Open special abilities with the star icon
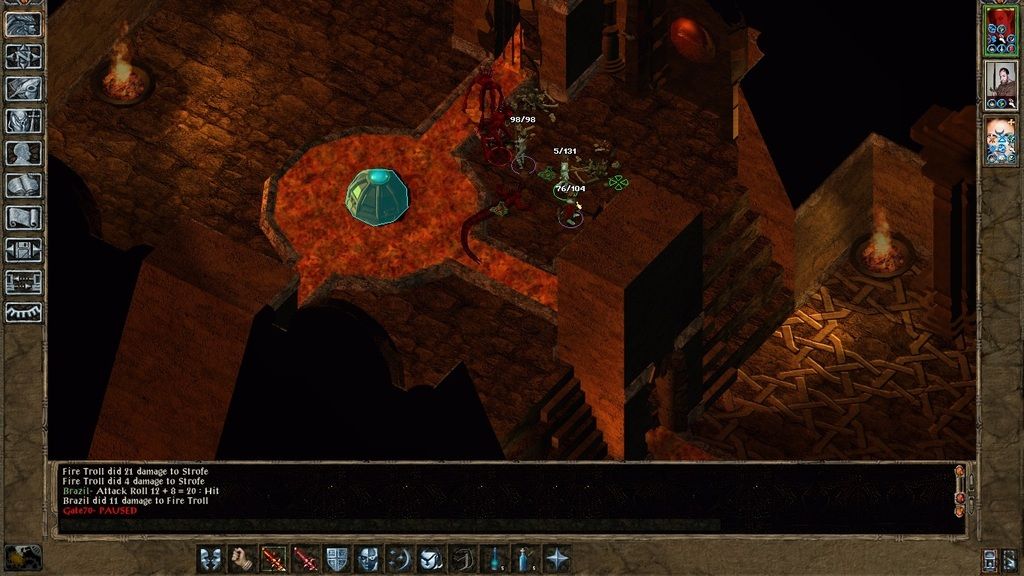Image resolution: width=1024 pixels, height=576 pixels. tap(557, 558)
